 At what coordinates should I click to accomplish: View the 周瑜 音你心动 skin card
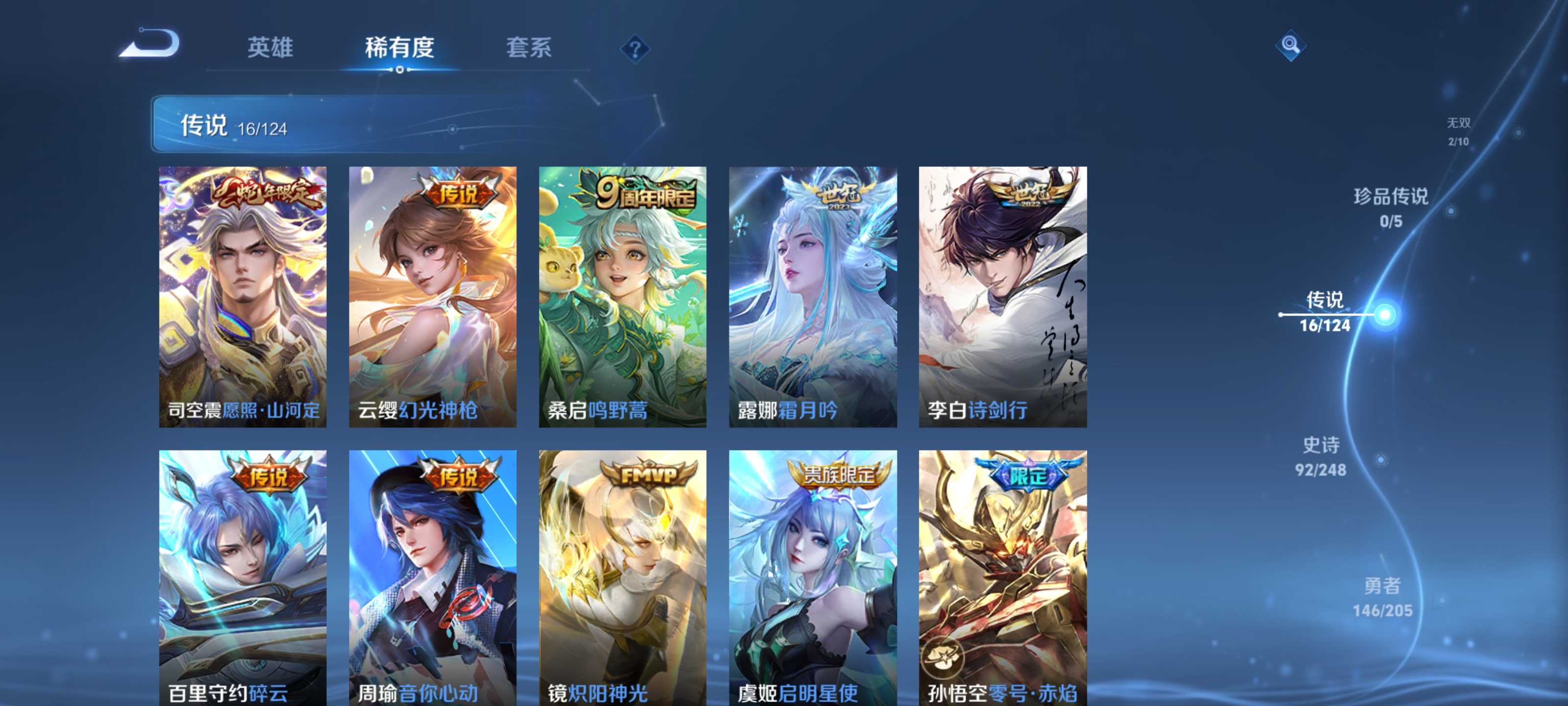433,578
